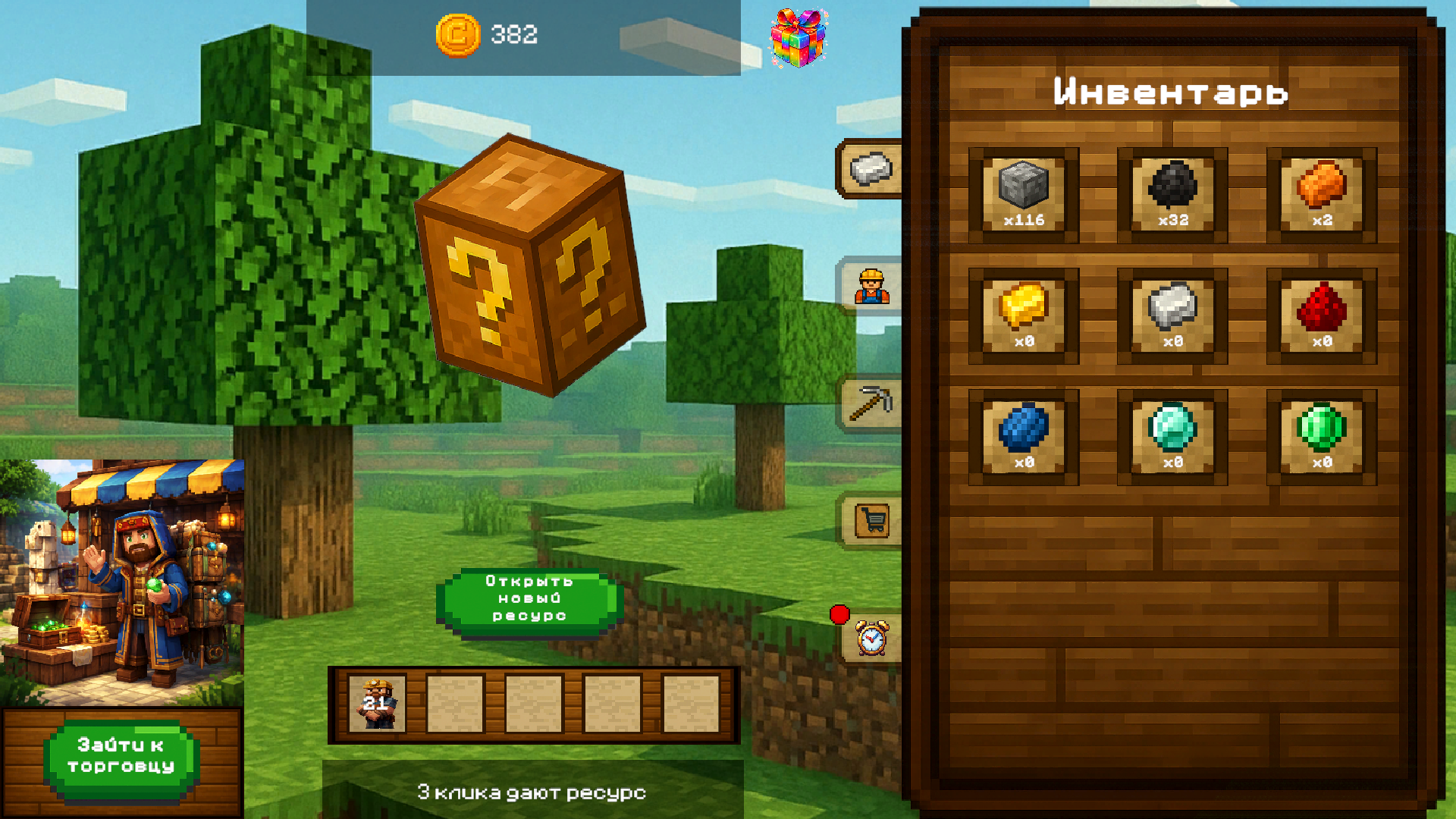The image size is (1456, 819).
Task: Switch to the Инвентарь panel header
Action: [1171, 91]
